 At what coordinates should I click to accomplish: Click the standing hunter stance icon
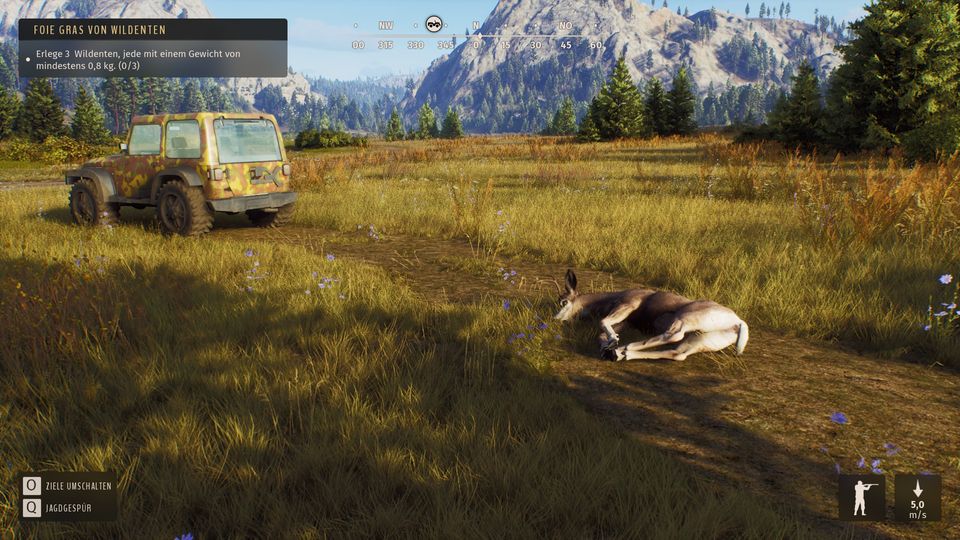pyautogui.click(x=862, y=497)
